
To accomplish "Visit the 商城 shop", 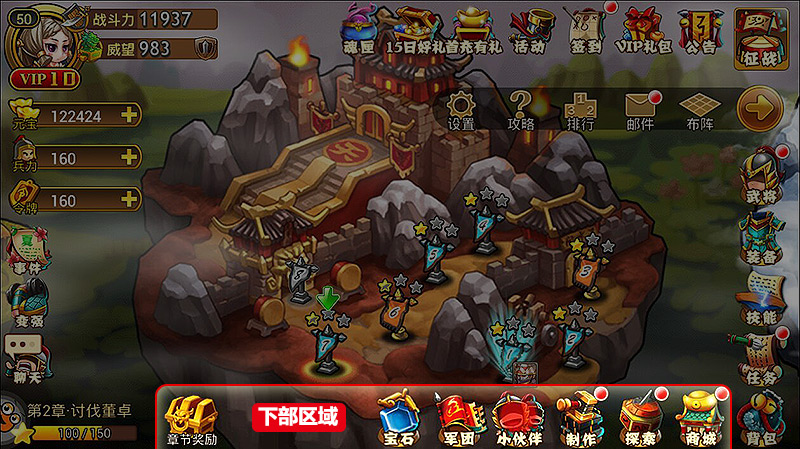I will coord(699,417).
